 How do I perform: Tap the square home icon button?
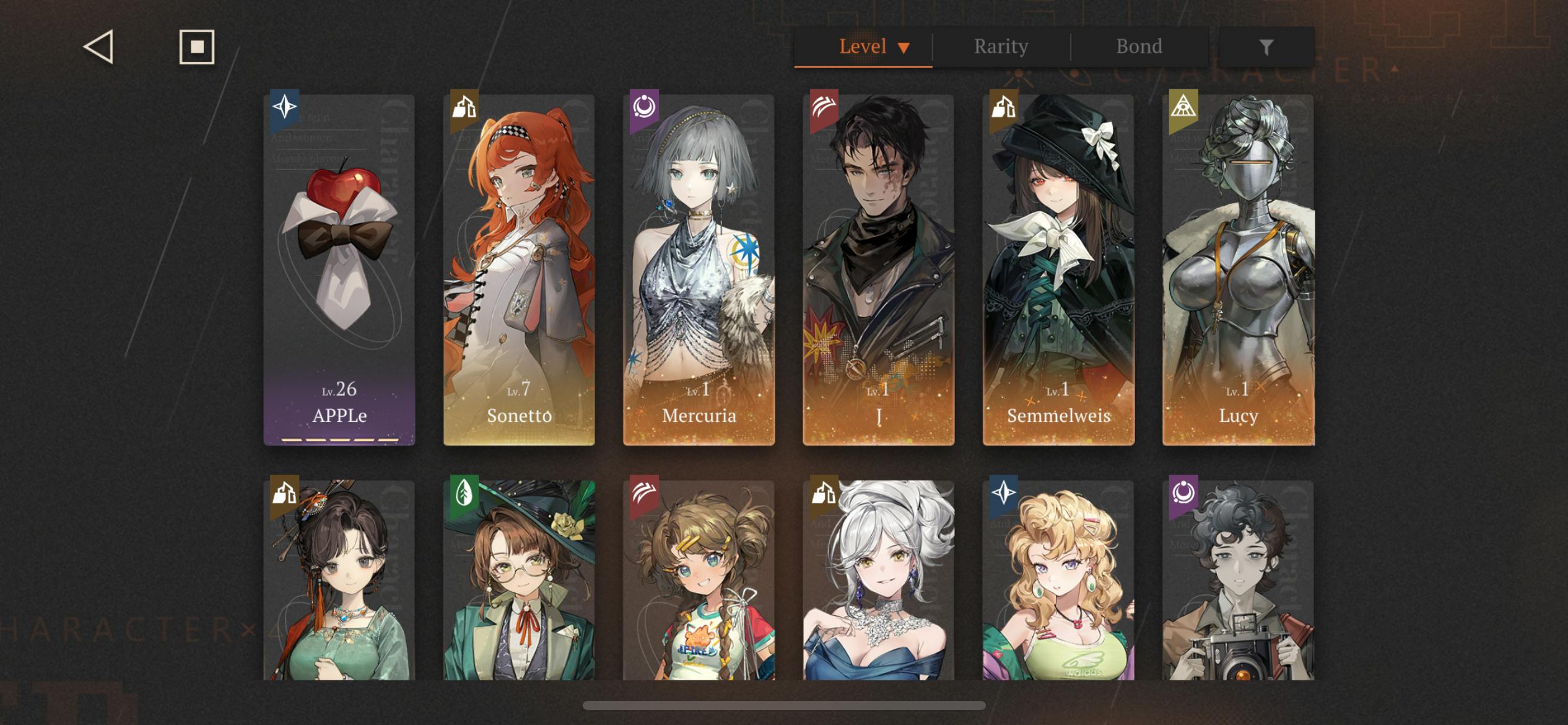tap(197, 47)
